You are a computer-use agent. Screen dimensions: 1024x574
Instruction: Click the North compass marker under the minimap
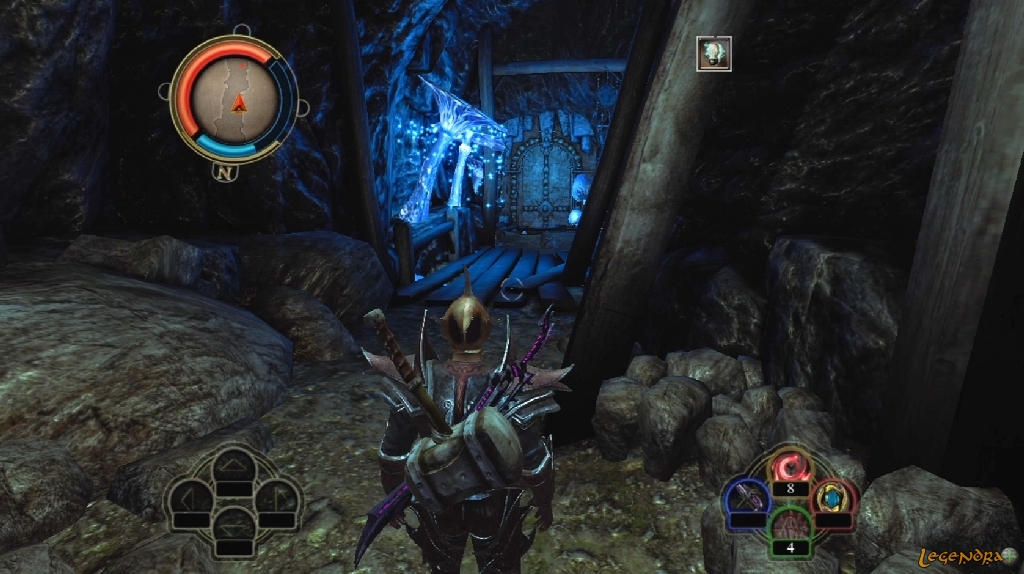[x=224, y=170]
